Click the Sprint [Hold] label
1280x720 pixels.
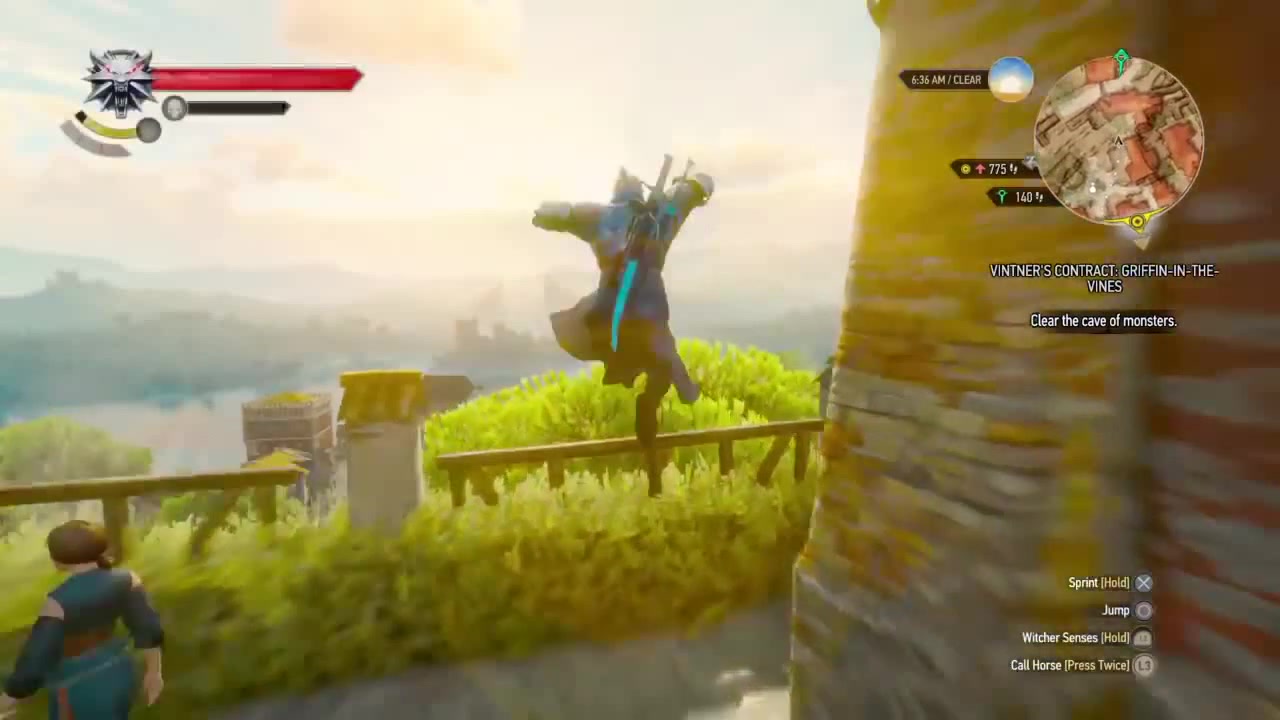[1098, 582]
